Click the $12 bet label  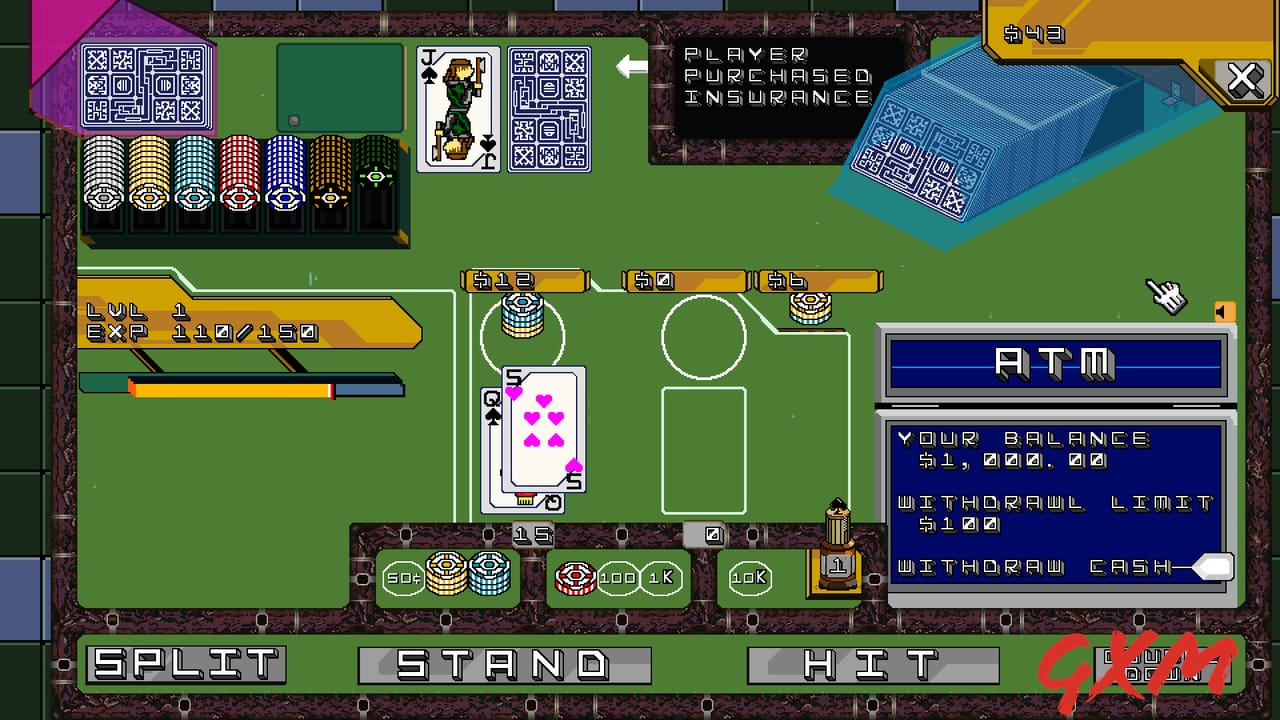tap(523, 281)
